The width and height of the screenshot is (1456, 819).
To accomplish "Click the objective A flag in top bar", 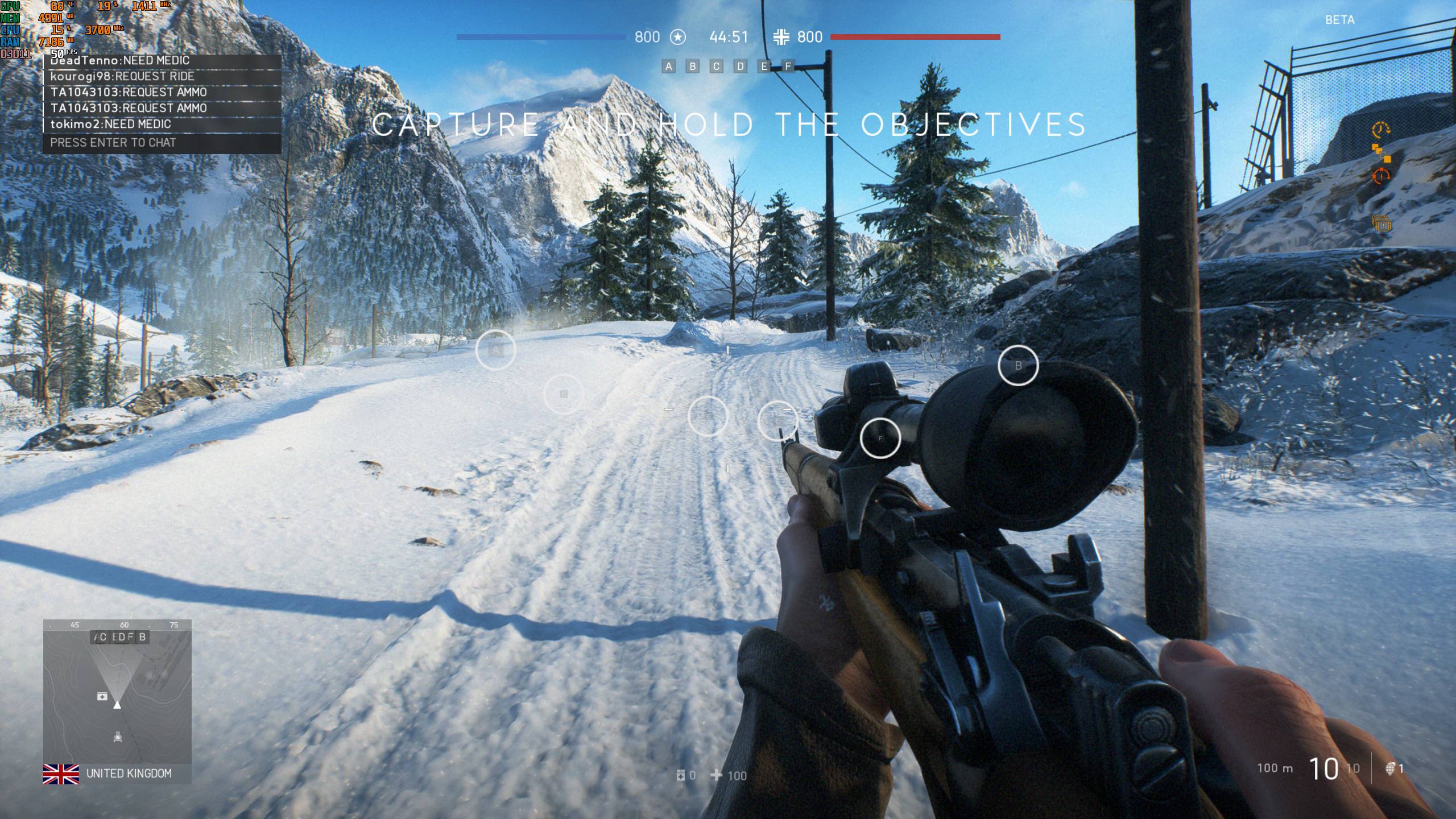I will click(x=669, y=67).
